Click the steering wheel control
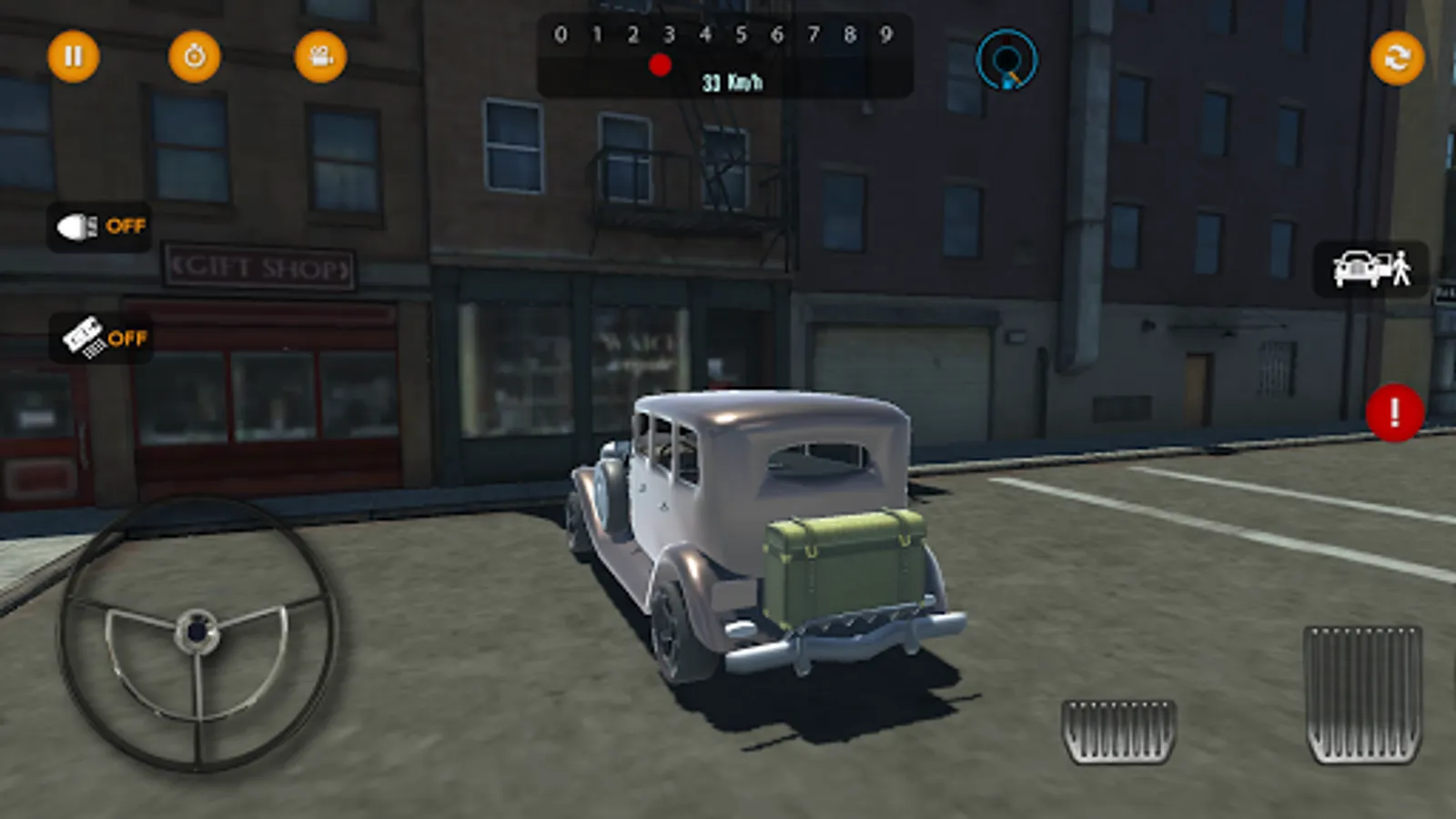Image resolution: width=1456 pixels, height=819 pixels. click(197, 632)
